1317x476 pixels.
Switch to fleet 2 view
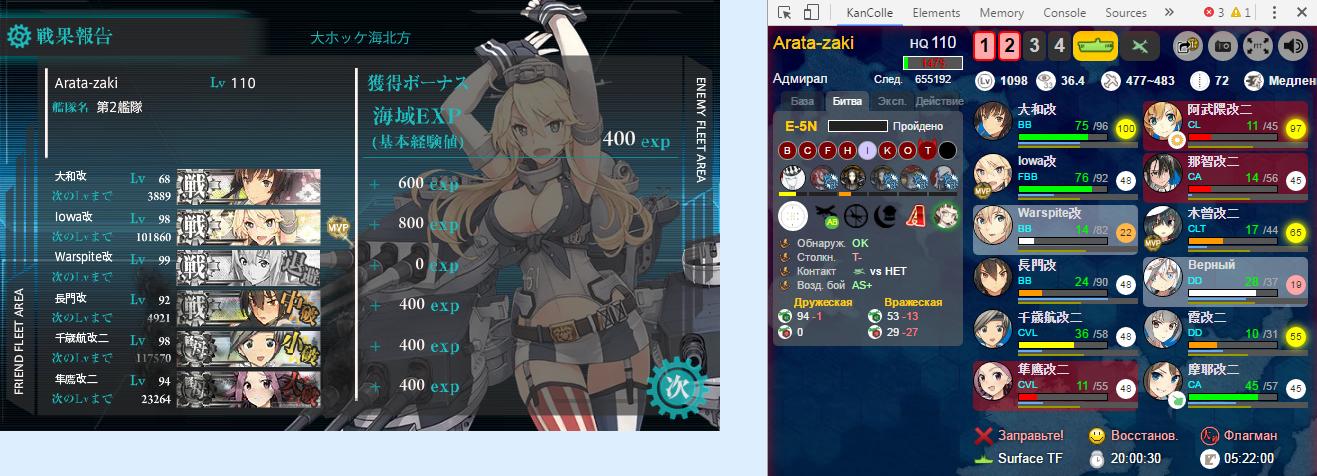(1009, 46)
